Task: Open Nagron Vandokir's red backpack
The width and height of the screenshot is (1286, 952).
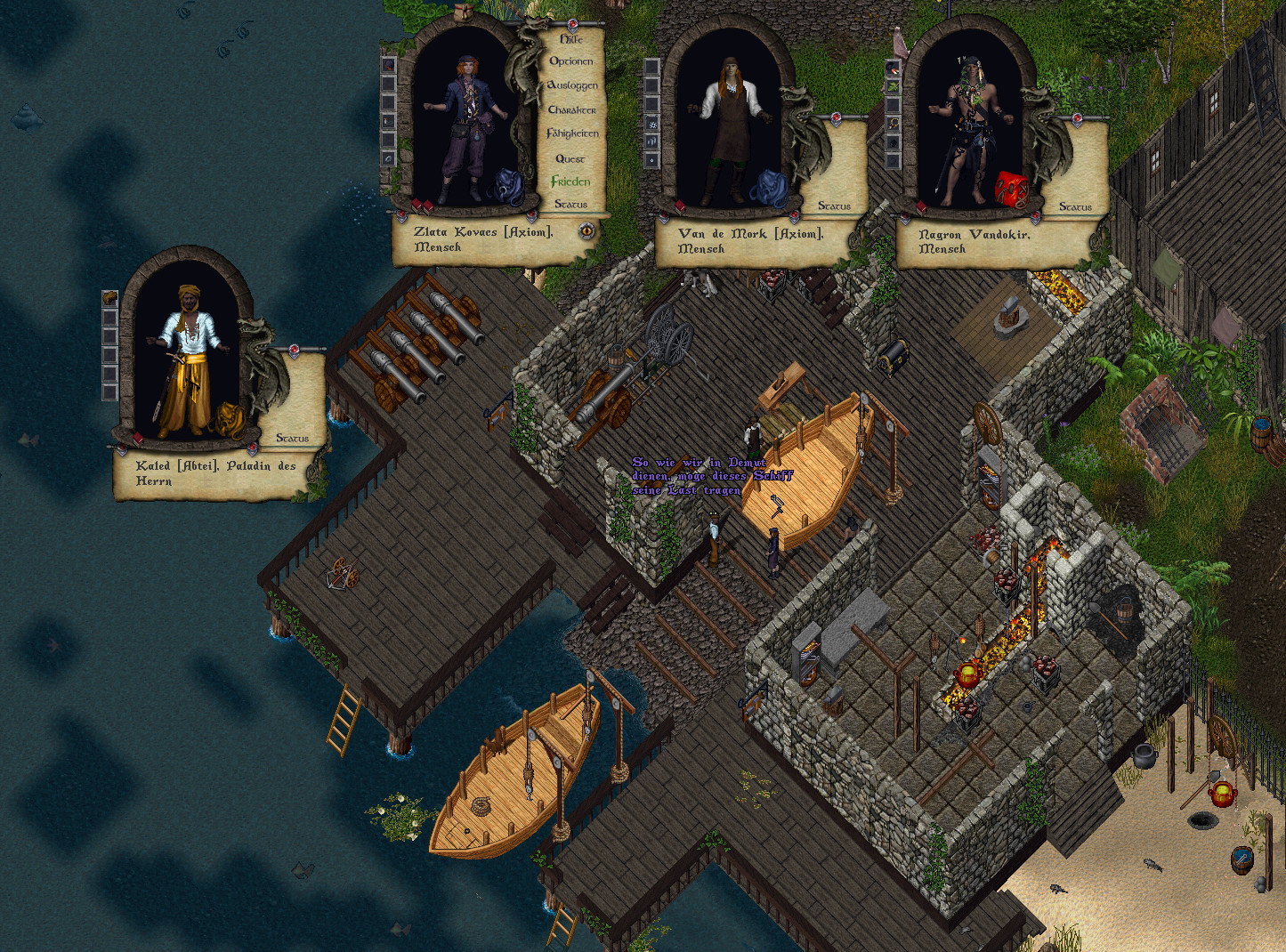Action: (1011, 188)
